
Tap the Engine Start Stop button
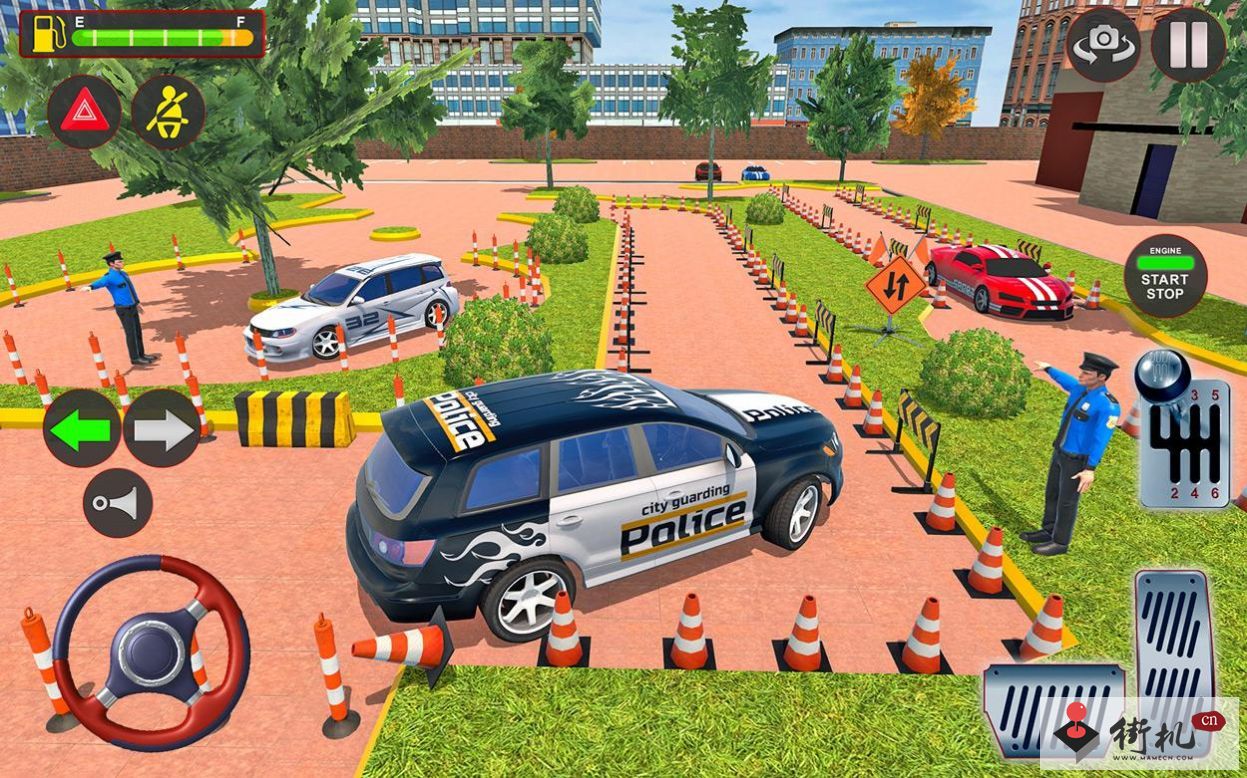pos(1165,276)
